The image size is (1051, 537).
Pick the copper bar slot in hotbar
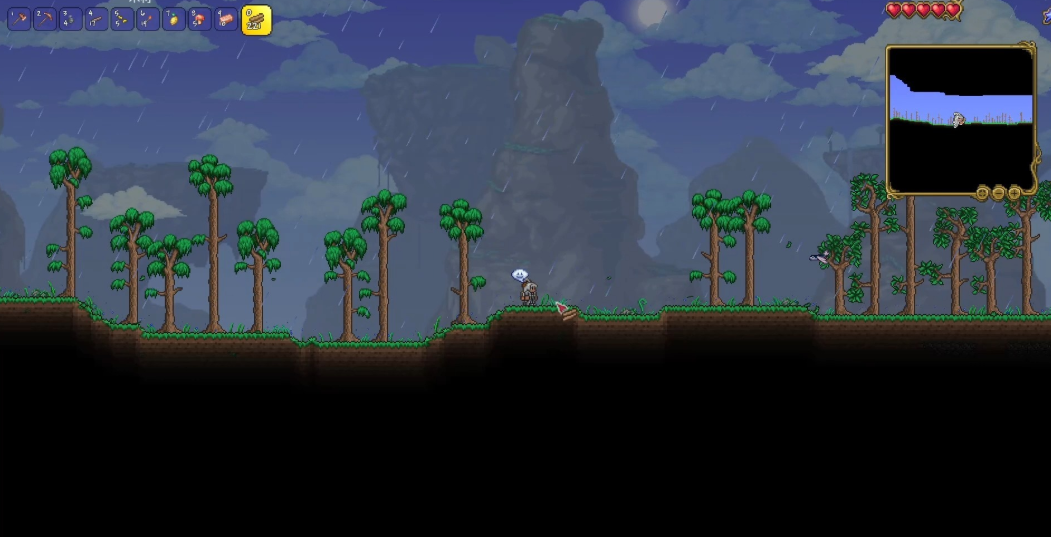point(226,19)
